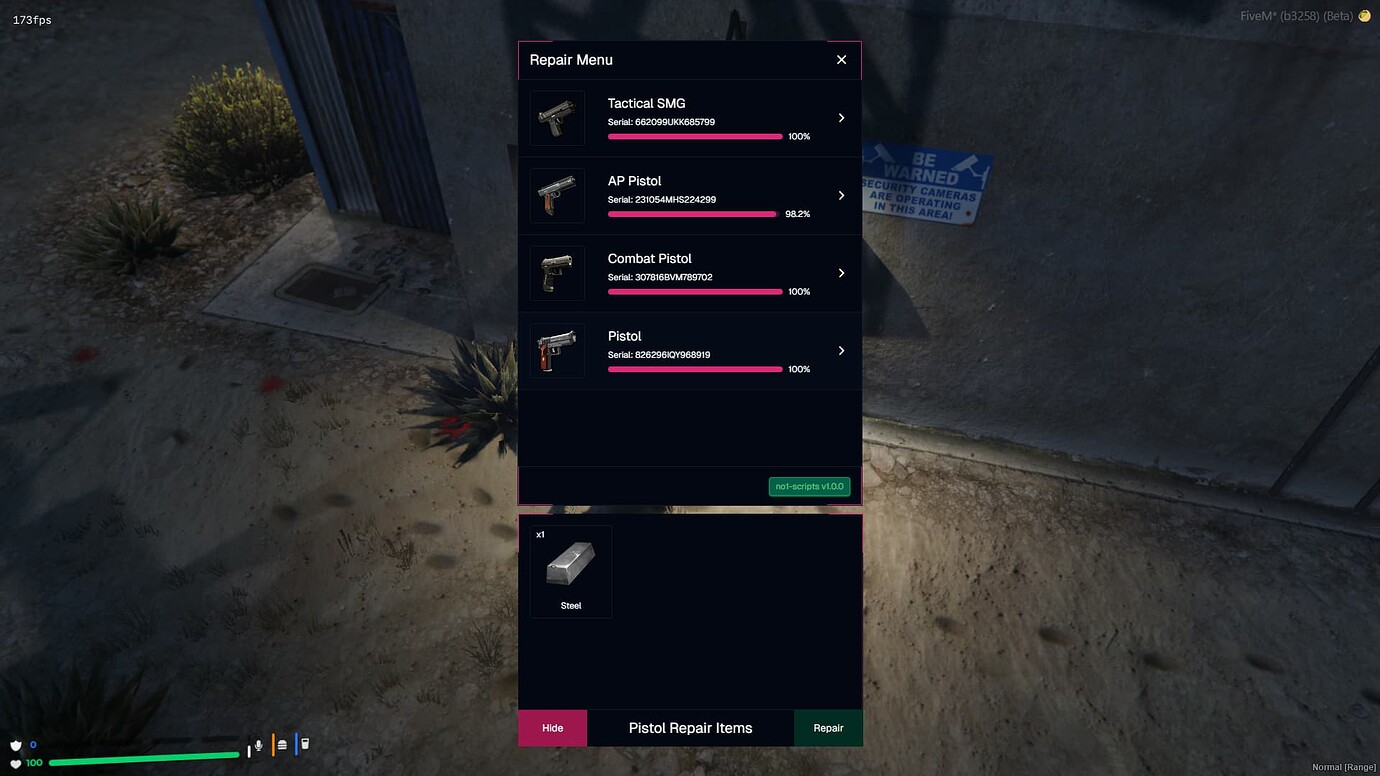
Task: Click the no1-scripts version badge
Action: pyautogui.click(x=809, y=487)
